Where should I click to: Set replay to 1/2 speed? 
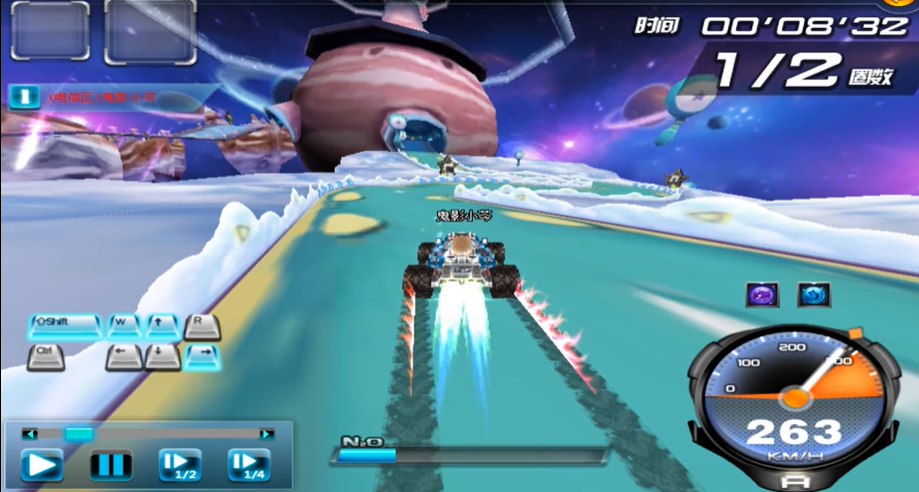pyautogui.click(x=180, y=465)
